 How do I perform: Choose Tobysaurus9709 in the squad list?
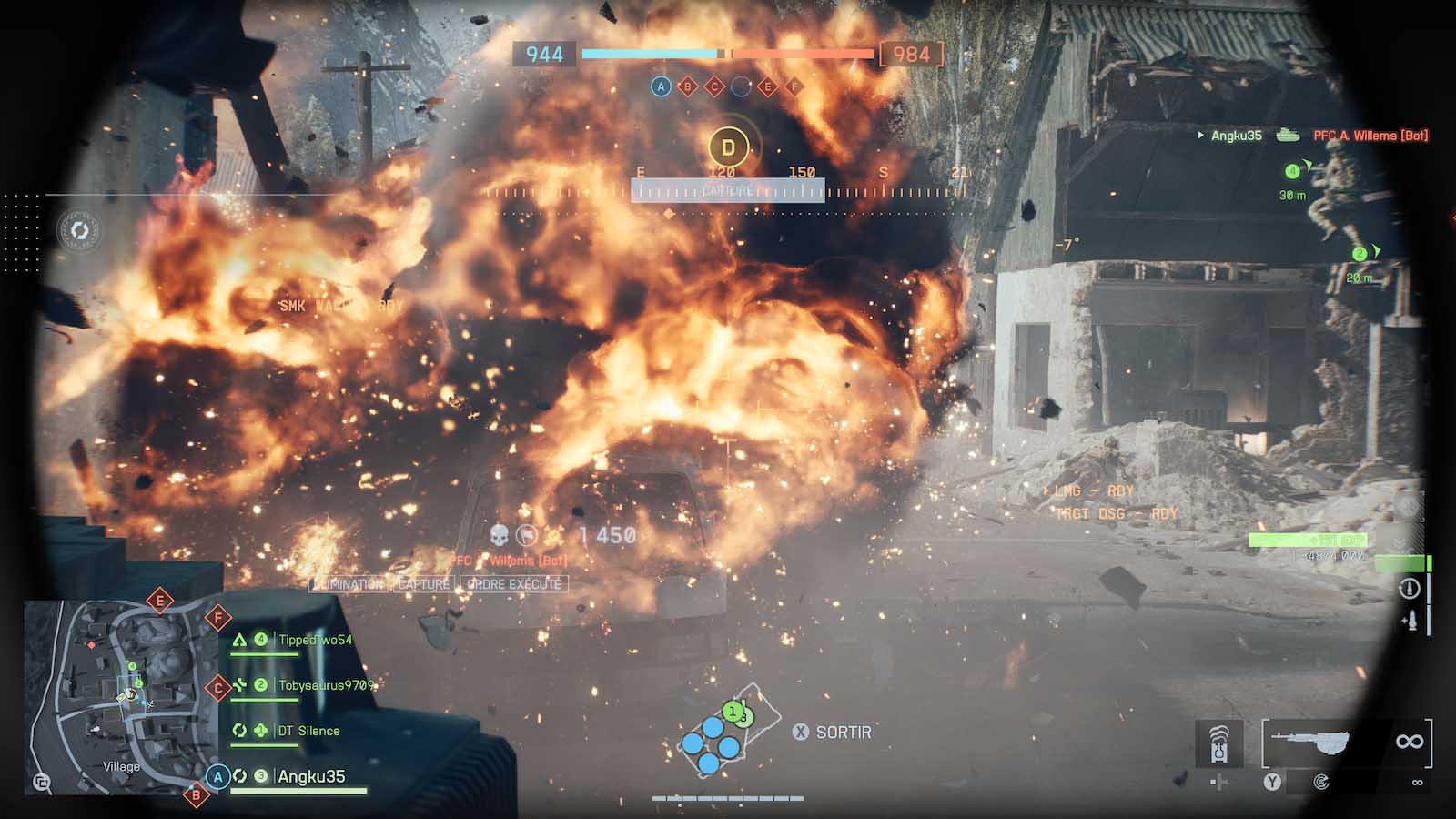coord(325,685)
